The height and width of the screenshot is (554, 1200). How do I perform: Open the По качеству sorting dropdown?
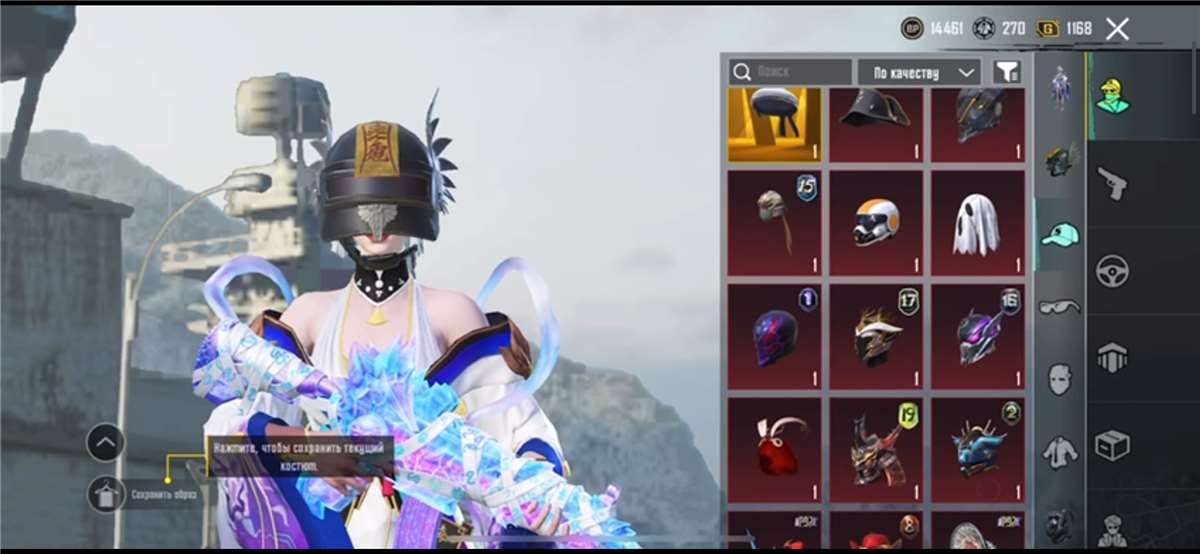(919, 72)
